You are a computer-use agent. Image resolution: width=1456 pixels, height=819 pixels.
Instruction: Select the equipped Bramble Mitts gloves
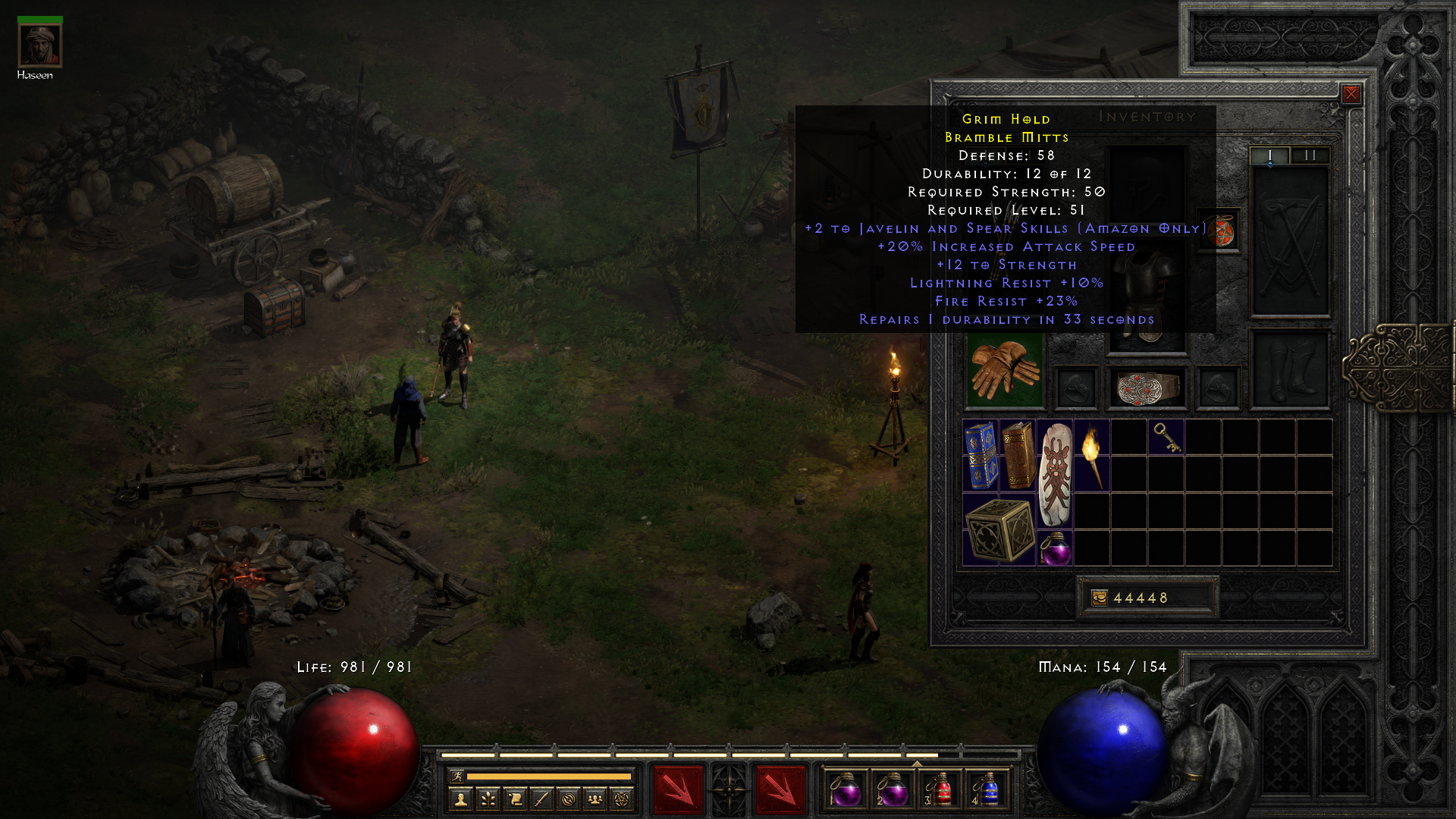1005,370
